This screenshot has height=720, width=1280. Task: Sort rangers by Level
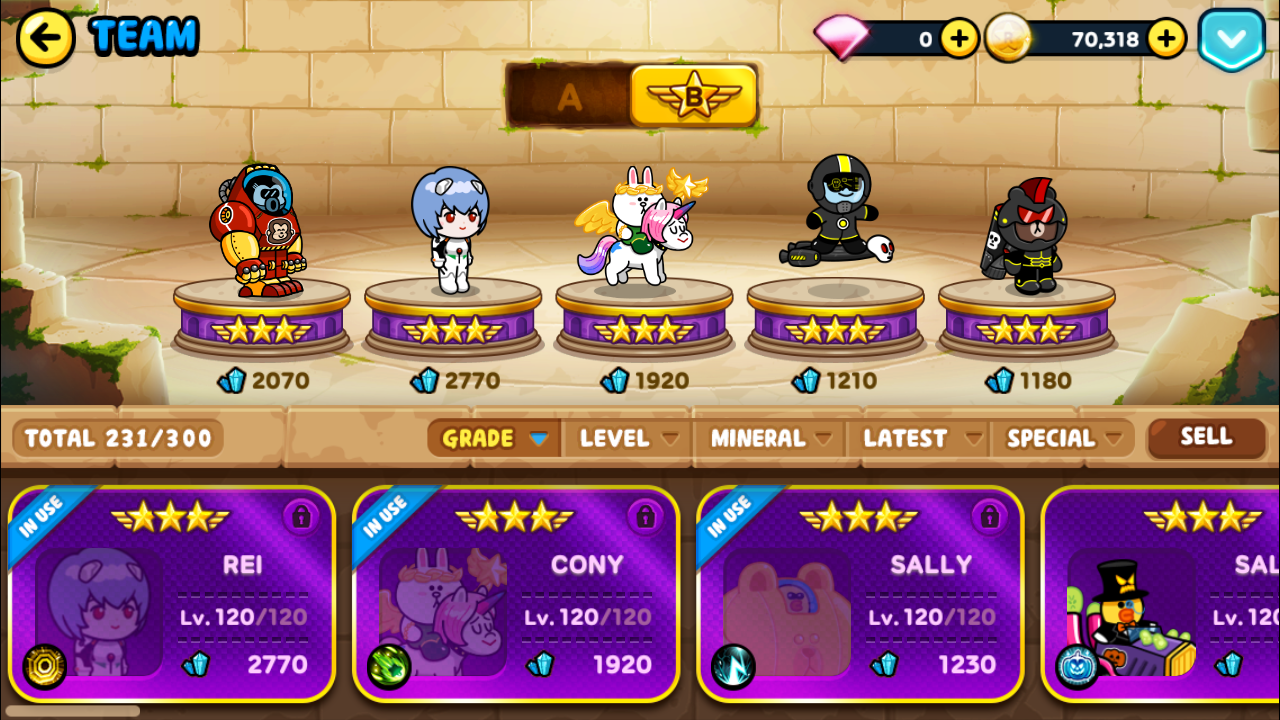point(629,438)
